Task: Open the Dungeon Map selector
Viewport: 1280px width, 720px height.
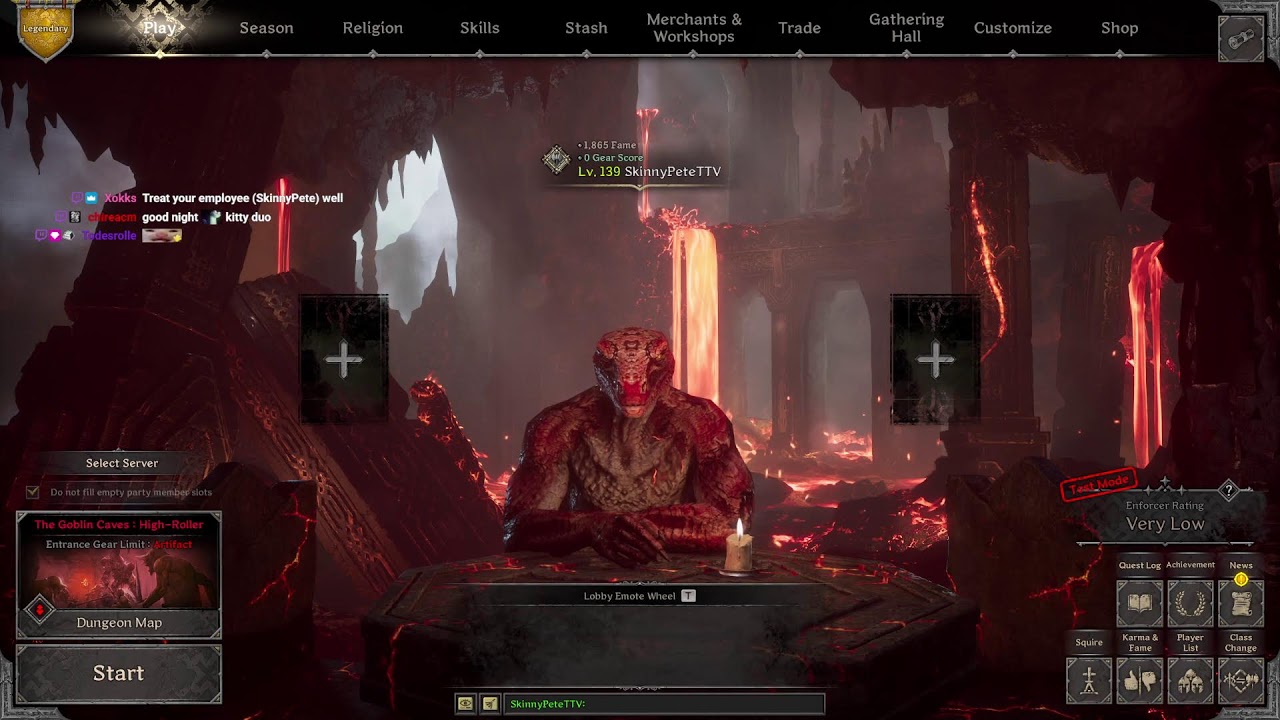Action: pyautogui.click(x=119, y=622)
